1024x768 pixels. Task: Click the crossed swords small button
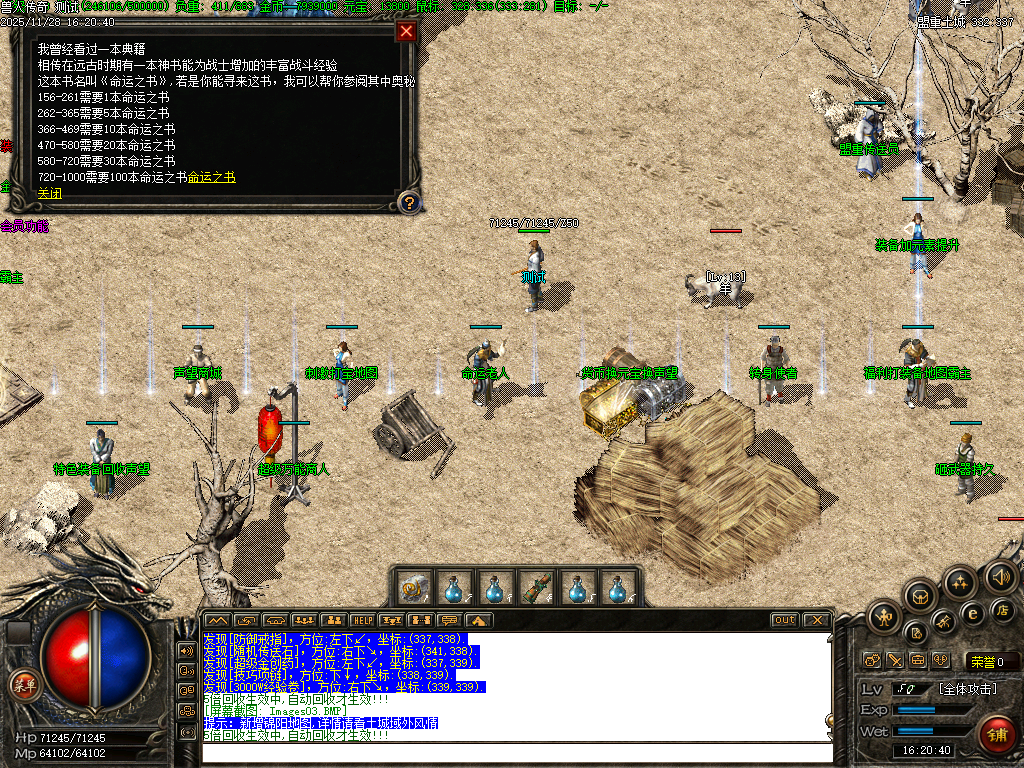[x=894, y=660]
